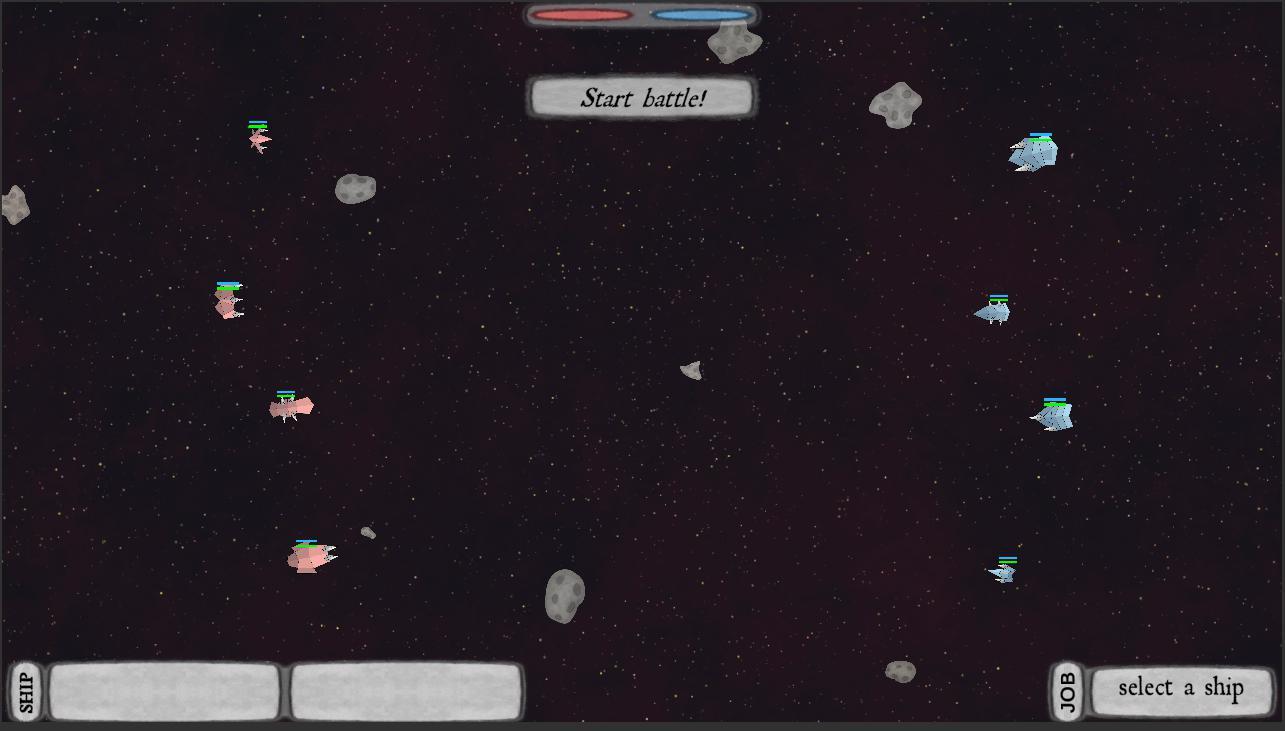1285x731 pixels.
Task: Select the small blue fighter near bottom right
Action: click(1002, 571)
